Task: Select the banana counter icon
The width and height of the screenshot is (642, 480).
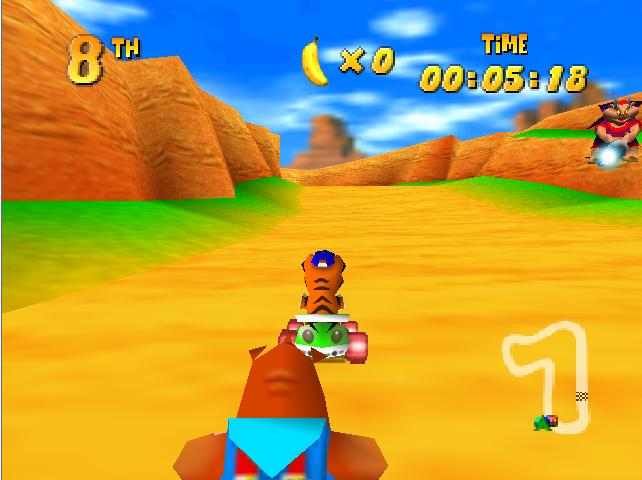Action: coord(315,61)
